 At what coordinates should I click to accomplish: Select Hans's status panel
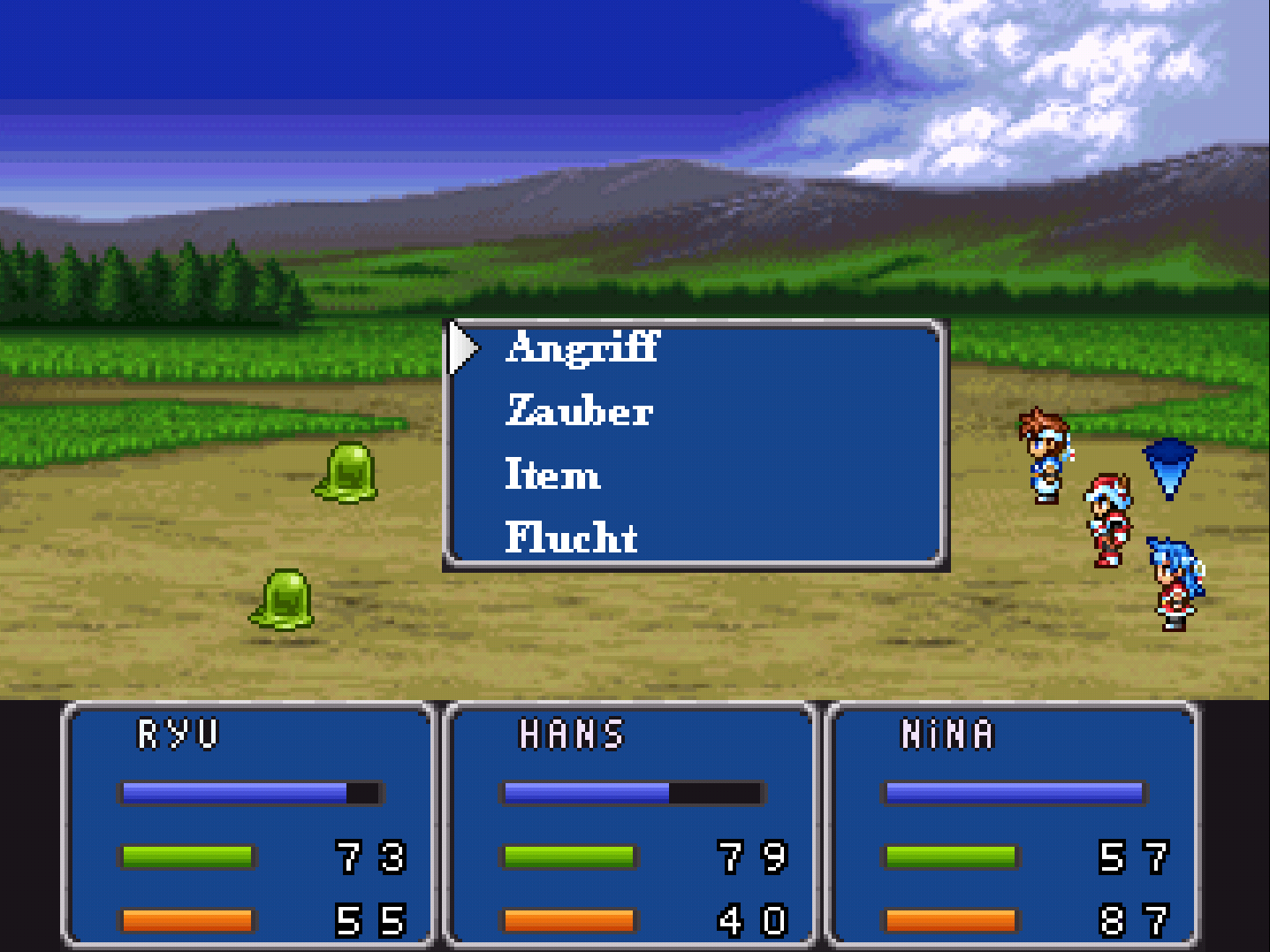pyautogui.click(x=631, y=824)
